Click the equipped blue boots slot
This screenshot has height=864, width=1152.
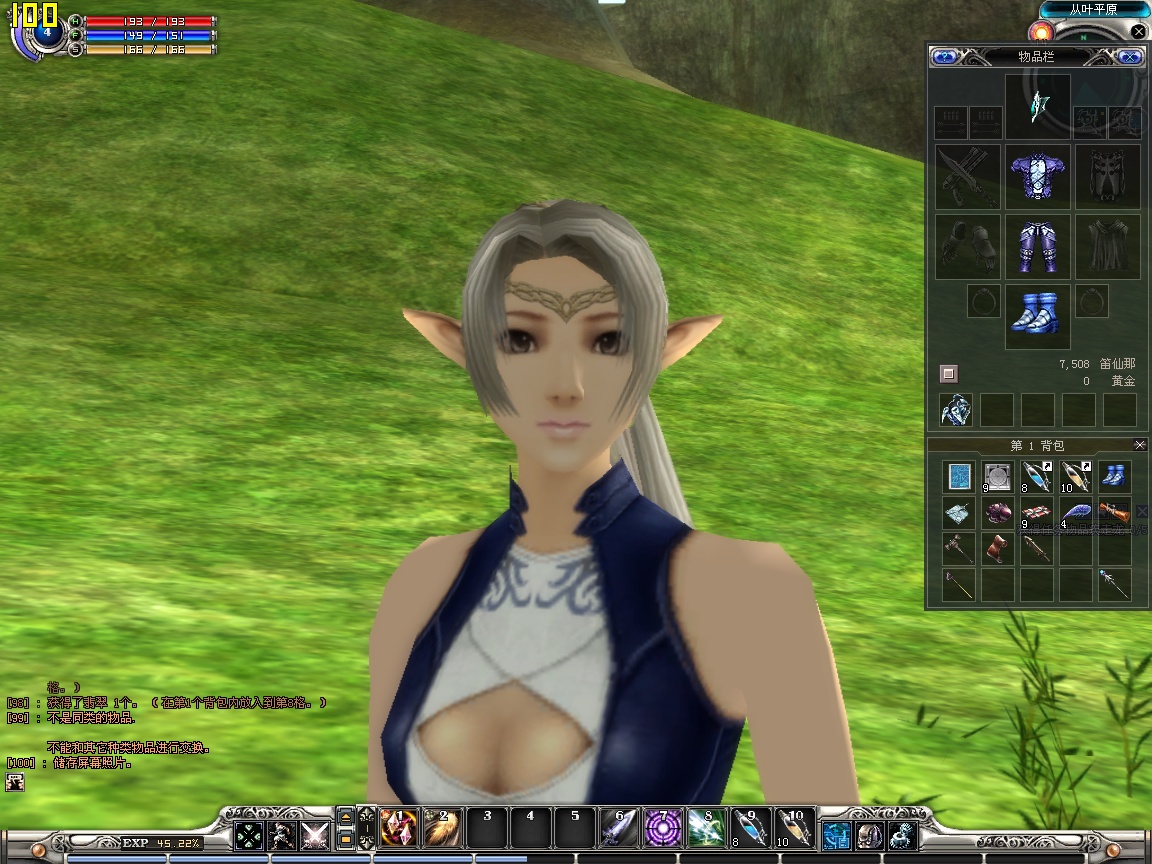click(1037, 316)
